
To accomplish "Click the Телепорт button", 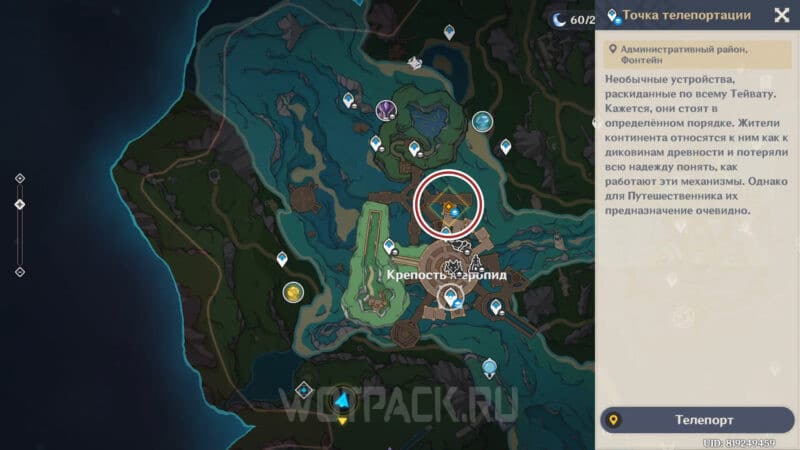I will tap(695, 420).
